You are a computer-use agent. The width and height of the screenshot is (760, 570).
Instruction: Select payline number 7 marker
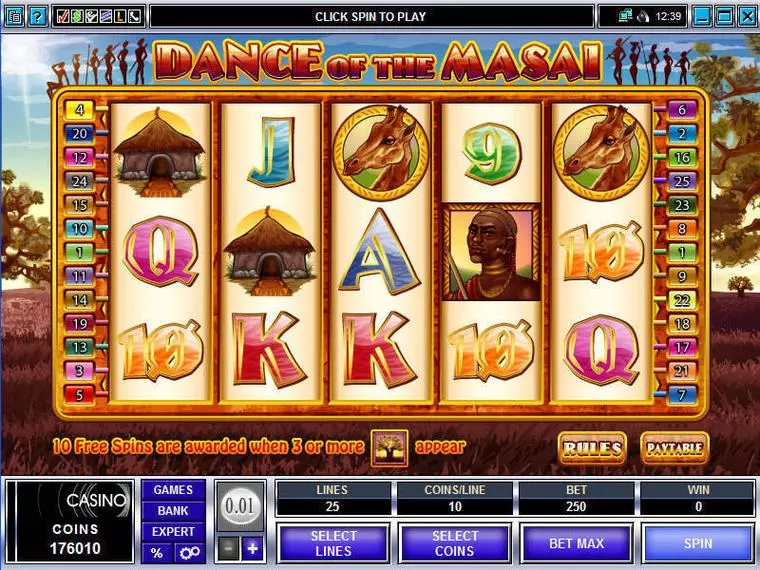point(682,395)
